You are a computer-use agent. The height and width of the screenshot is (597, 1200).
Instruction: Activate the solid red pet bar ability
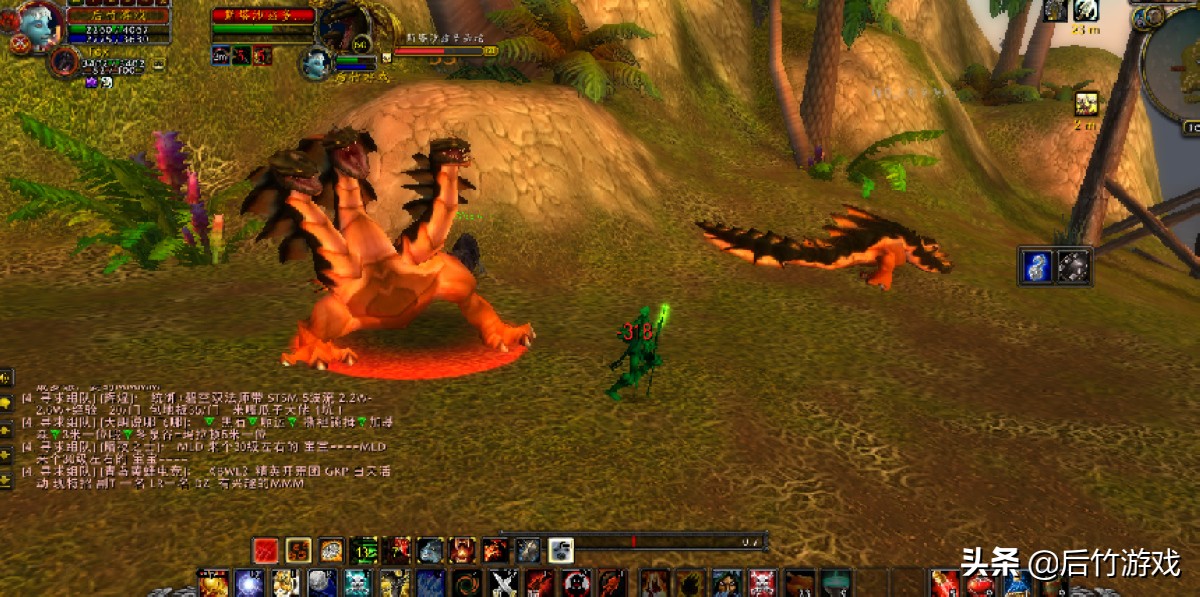point(265,550)
